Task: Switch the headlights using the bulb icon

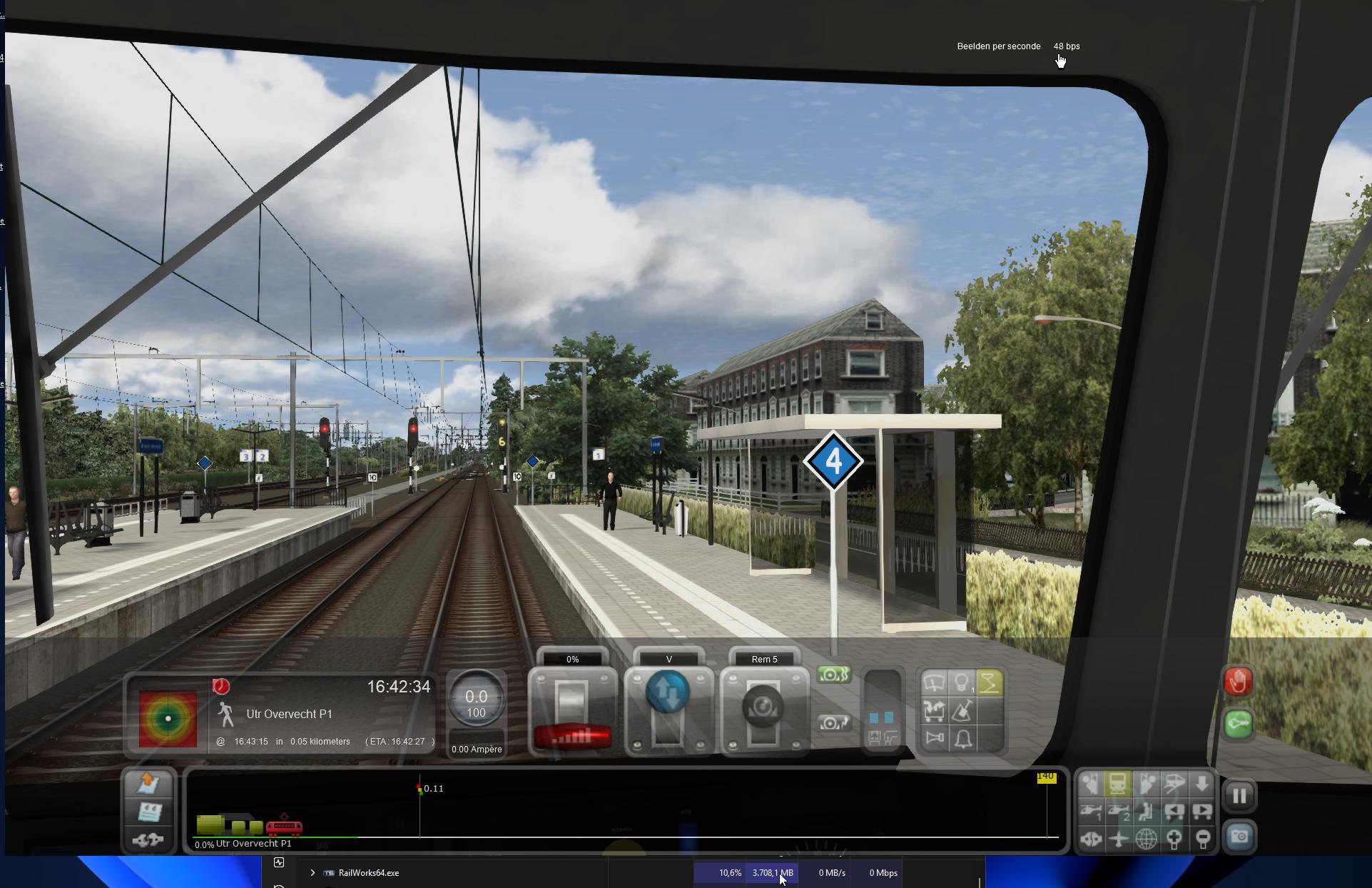Action: [962, 683]
